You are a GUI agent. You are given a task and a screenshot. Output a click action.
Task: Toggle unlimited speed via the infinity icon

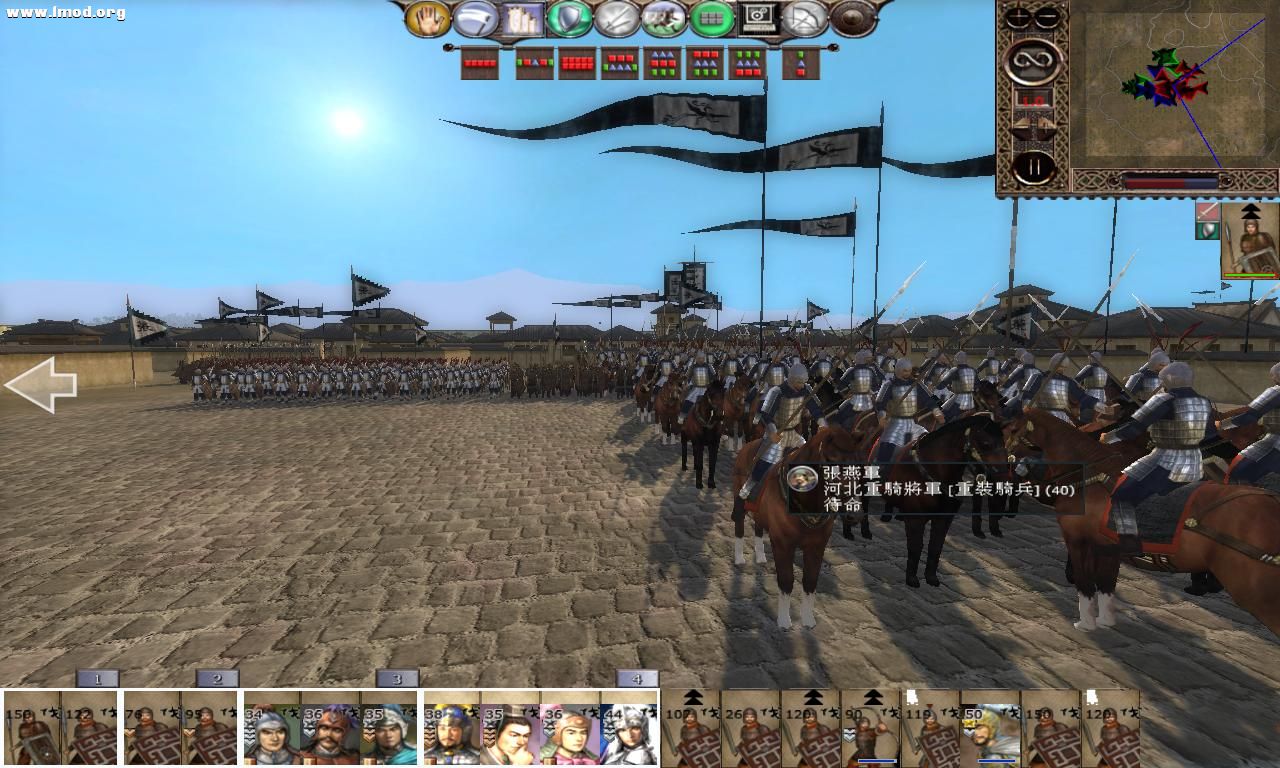(1034, 61)
